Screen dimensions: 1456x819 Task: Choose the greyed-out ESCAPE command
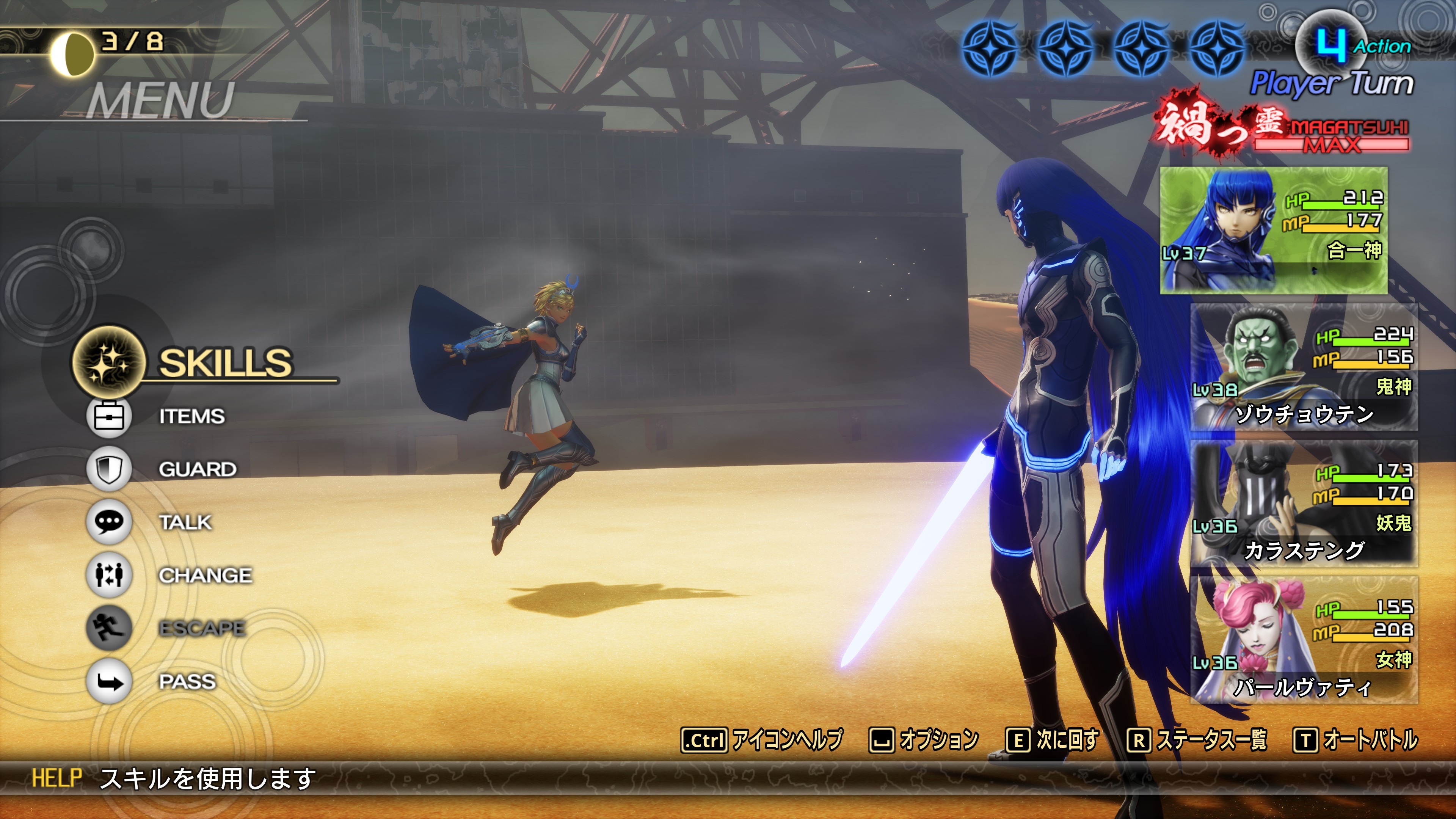click(x=202, y=629)
